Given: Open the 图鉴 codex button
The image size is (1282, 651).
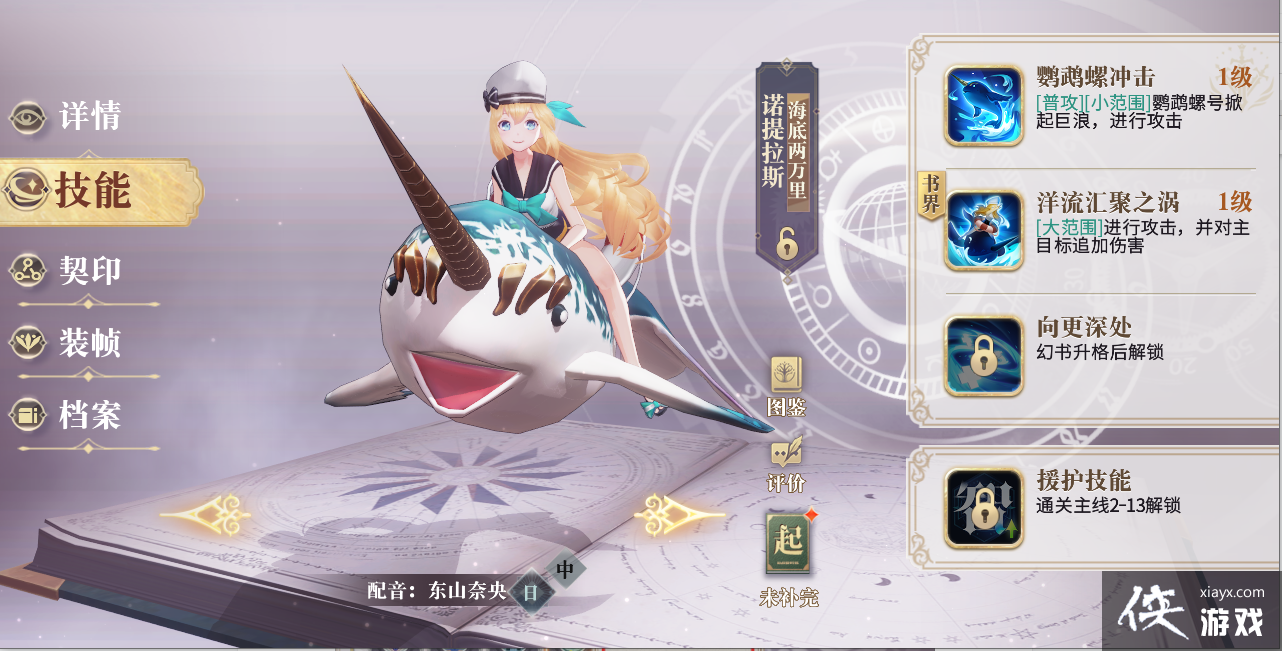Looking at the screenshot, I should 786,385.
